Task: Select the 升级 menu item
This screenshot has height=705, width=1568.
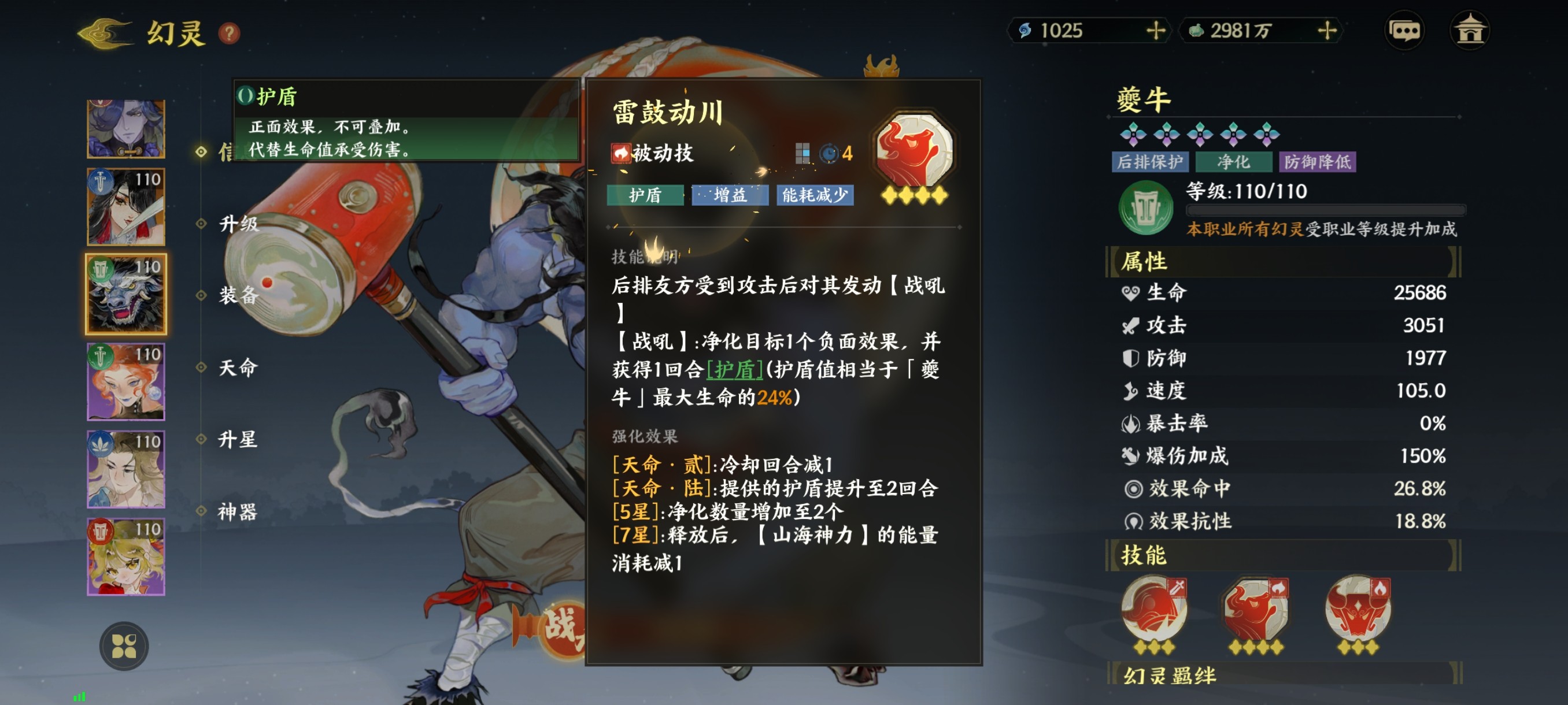Action: coord(238,223)
